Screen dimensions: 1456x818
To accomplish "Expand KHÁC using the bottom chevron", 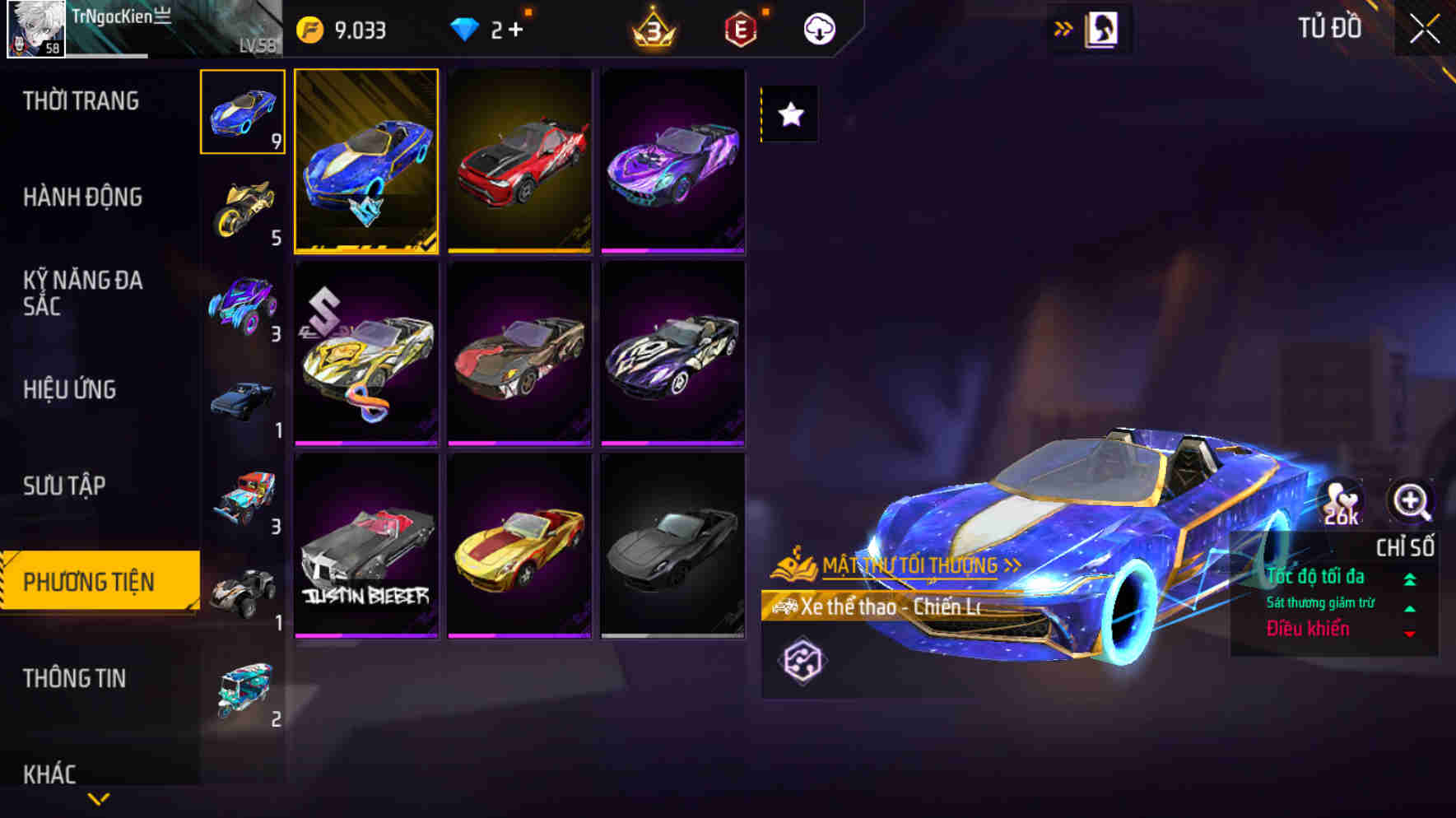I will tap(99, 797).
